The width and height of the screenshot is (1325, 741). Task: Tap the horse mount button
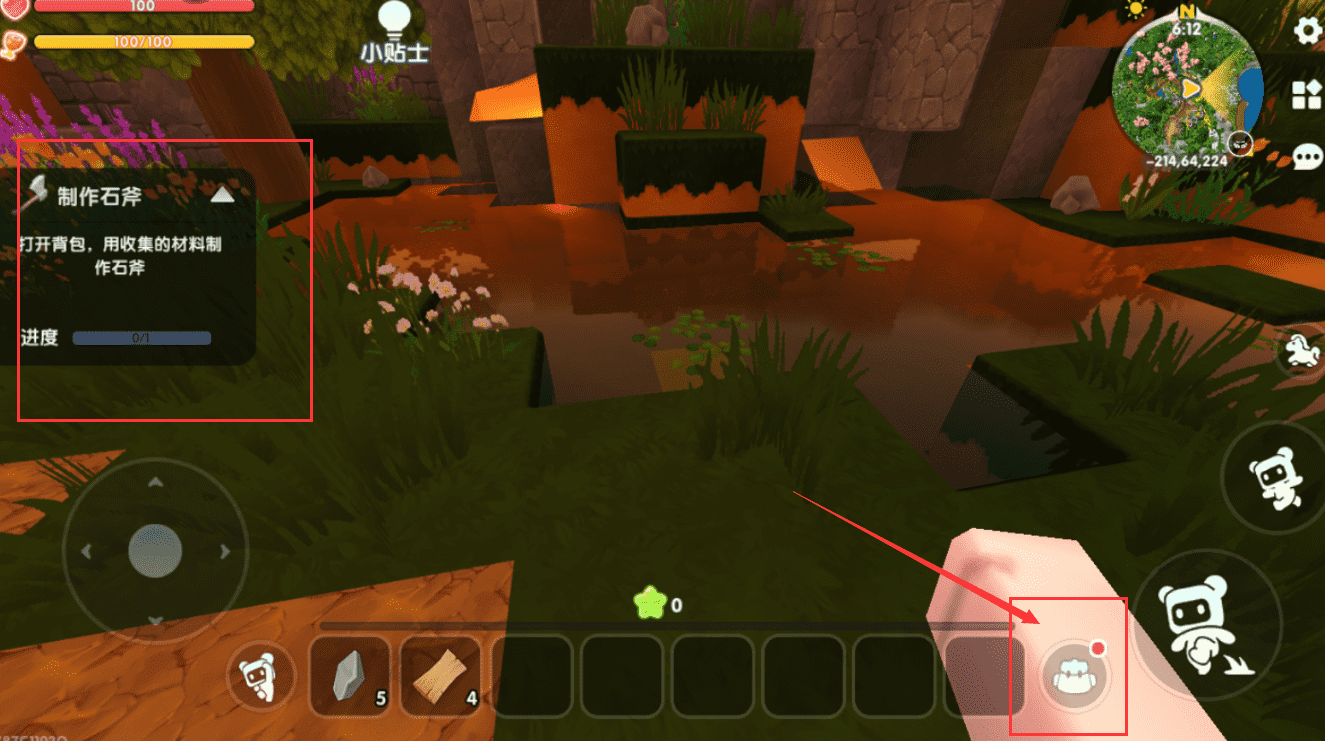point(1303,351)
